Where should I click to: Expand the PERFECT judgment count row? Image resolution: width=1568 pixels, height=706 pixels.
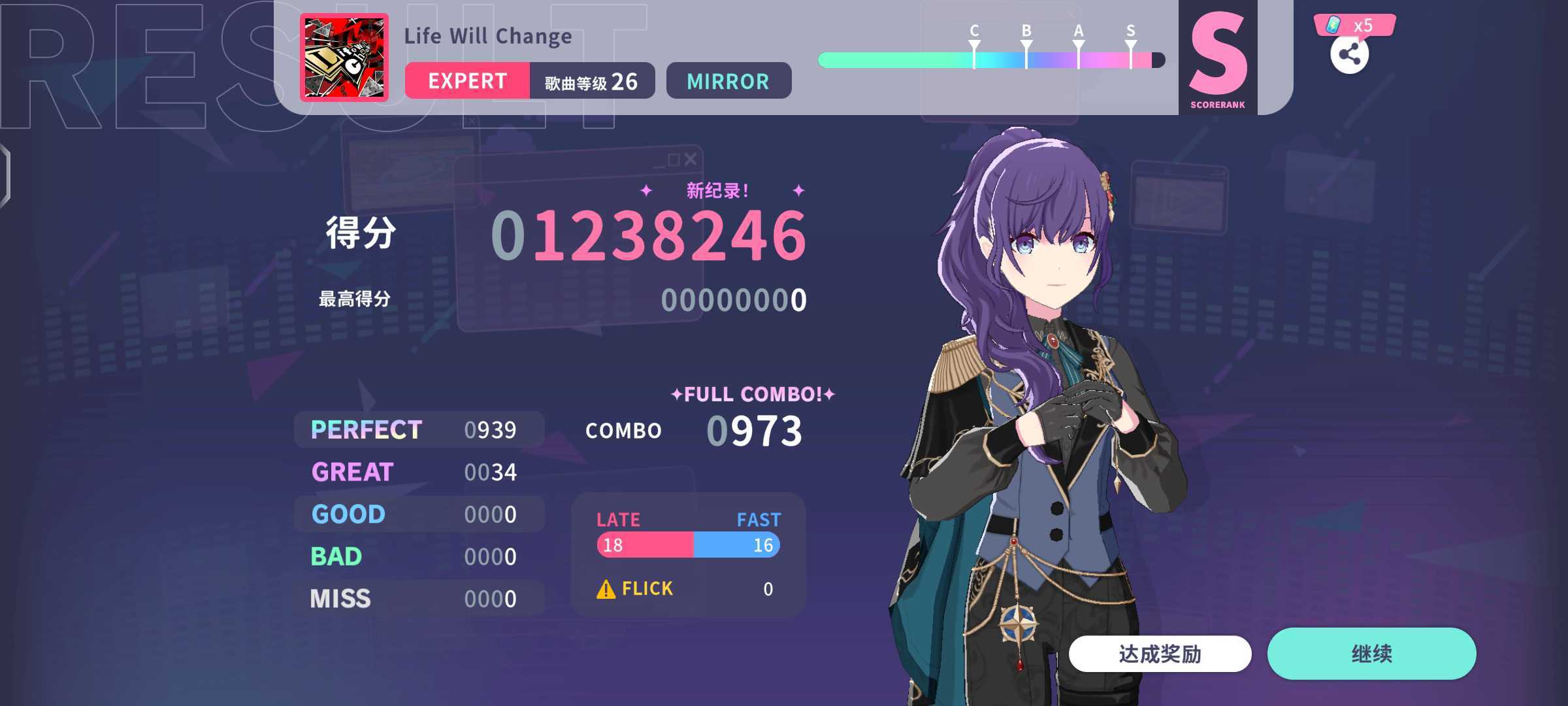click(x=418, y=429)
